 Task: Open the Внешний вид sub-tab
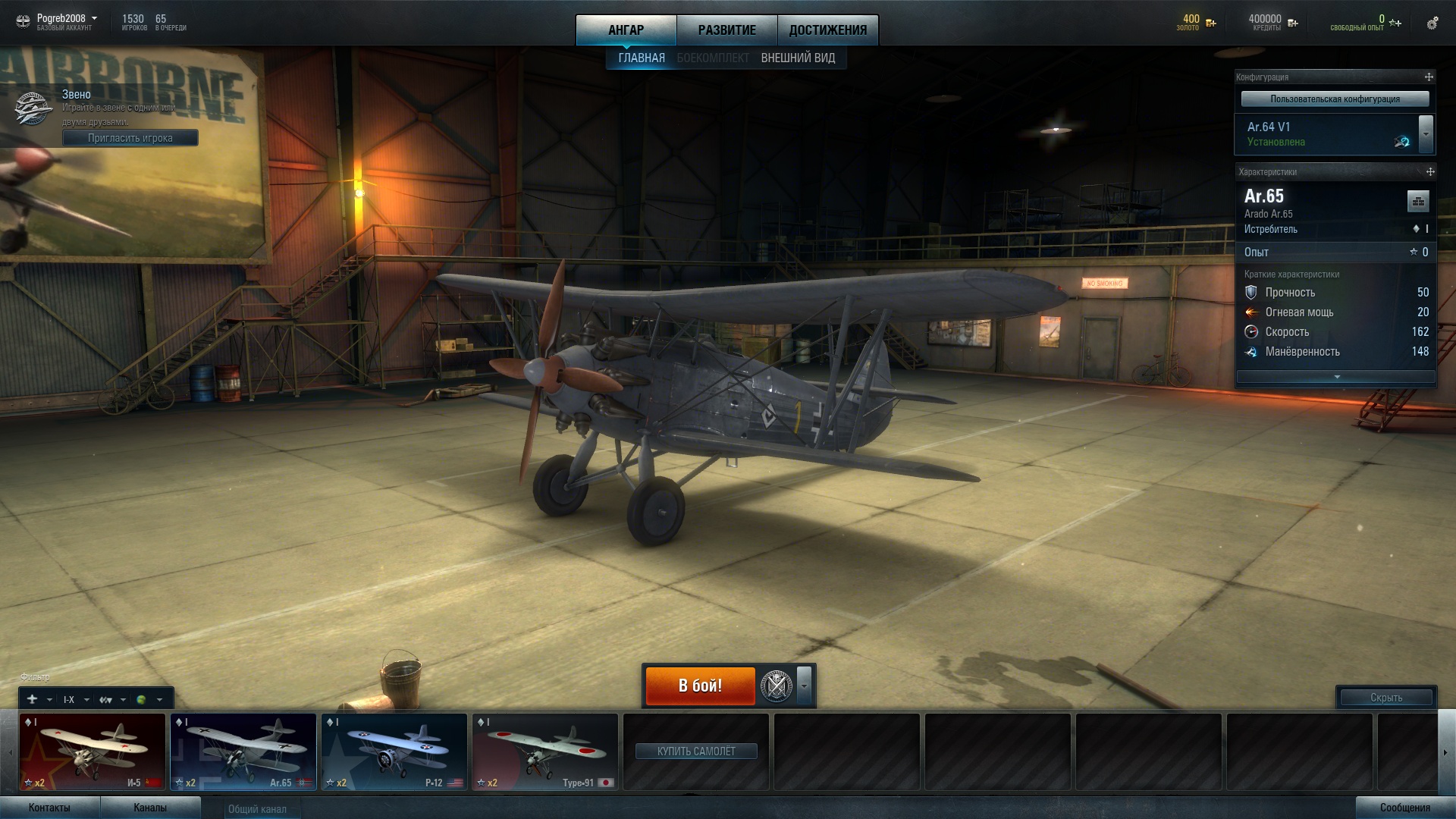point(798,58)
